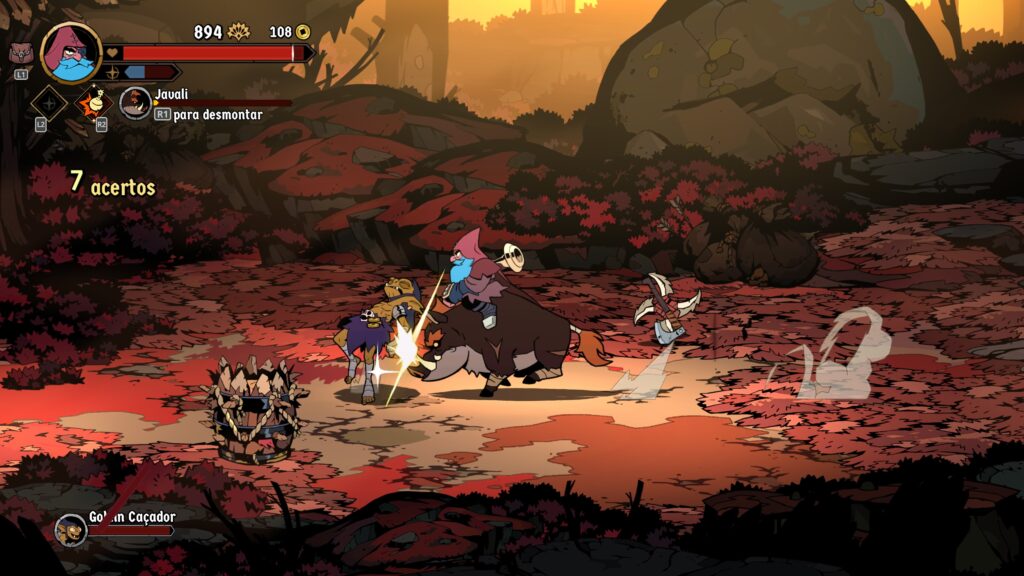The width and height of the screenshot is (1024, 576).
Task: Click the golden fan-shaped score emblem
Action: (x=238, y=32)
